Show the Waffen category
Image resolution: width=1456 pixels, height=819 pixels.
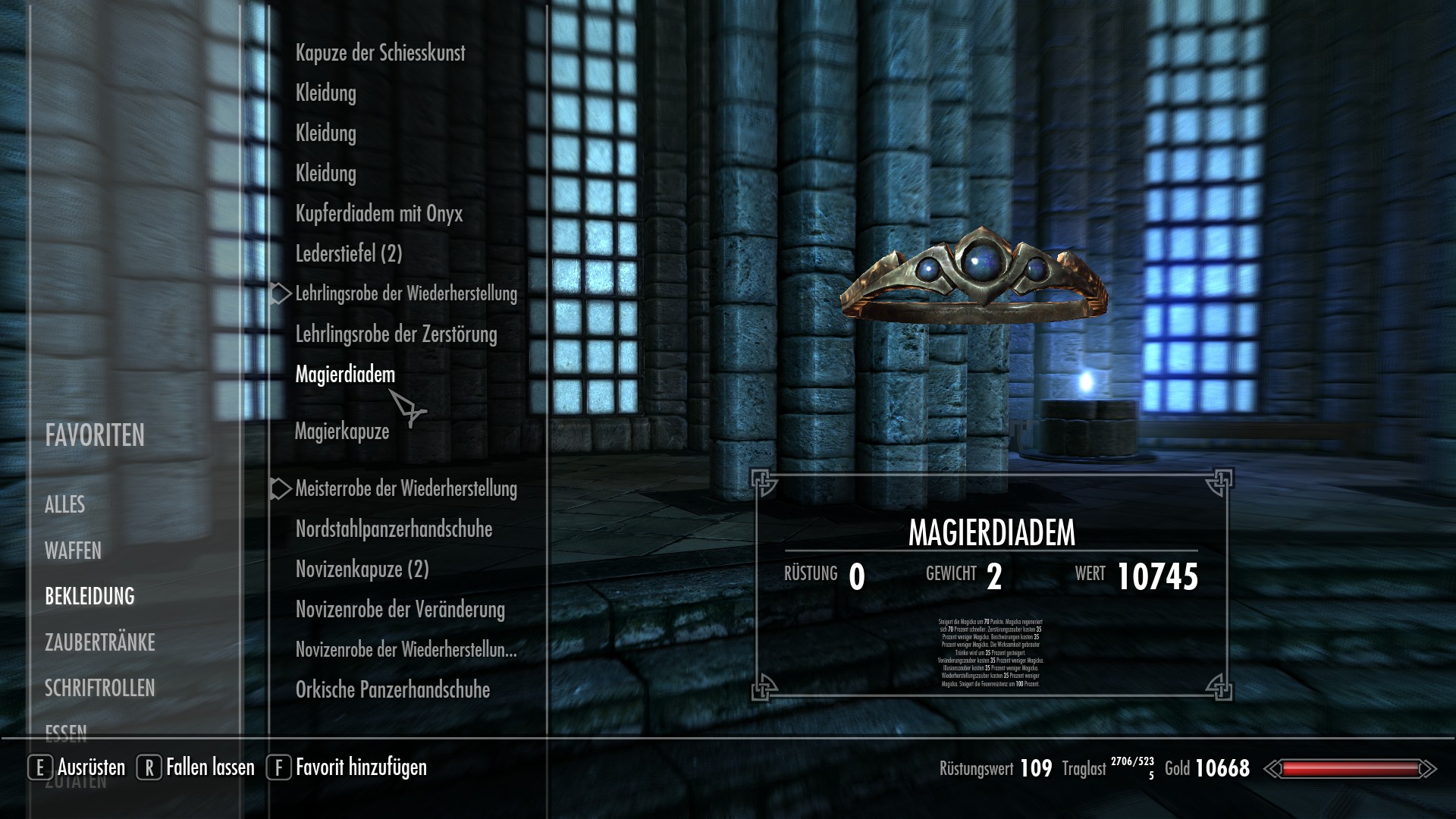73,551
